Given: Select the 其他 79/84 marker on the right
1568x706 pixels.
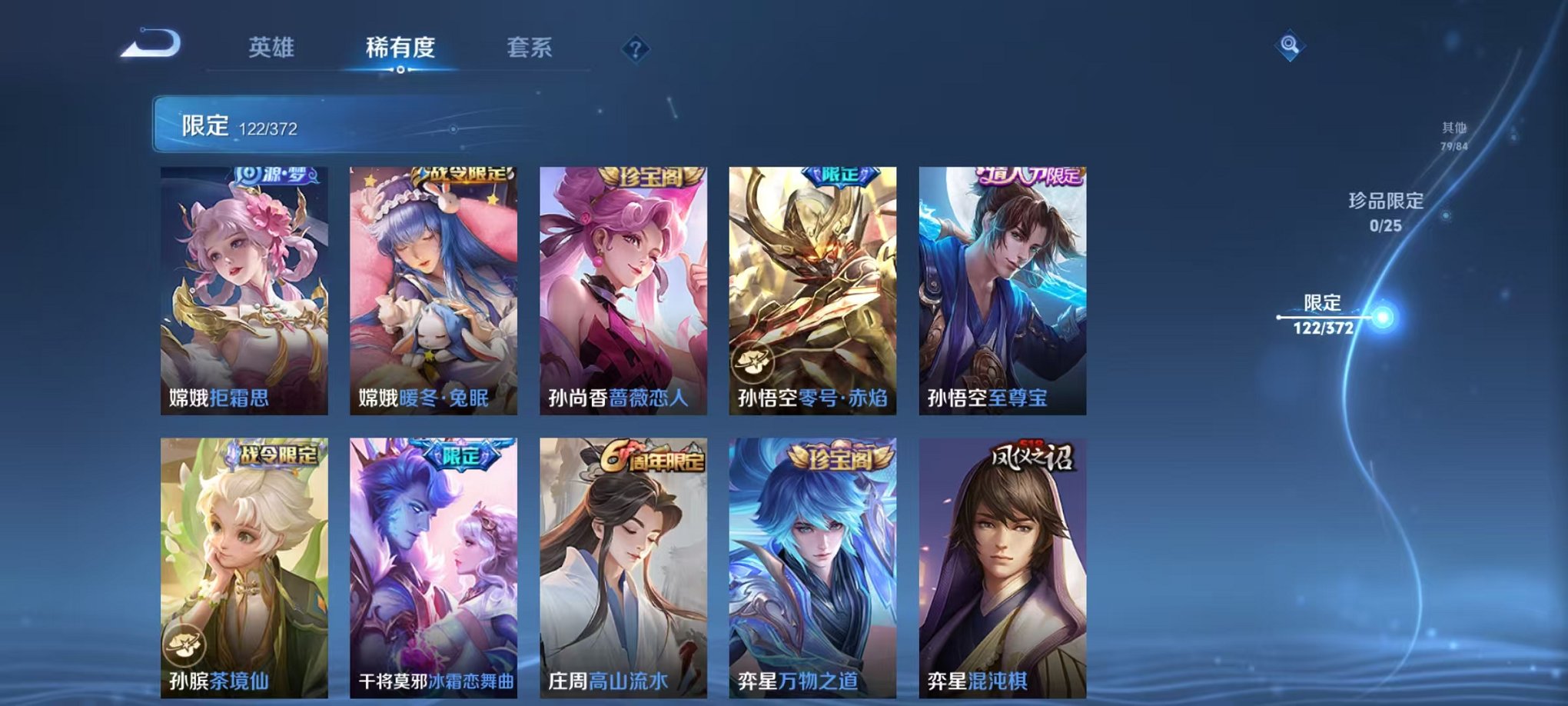Looking at the screenshot, I should [x=1455, y=135].
